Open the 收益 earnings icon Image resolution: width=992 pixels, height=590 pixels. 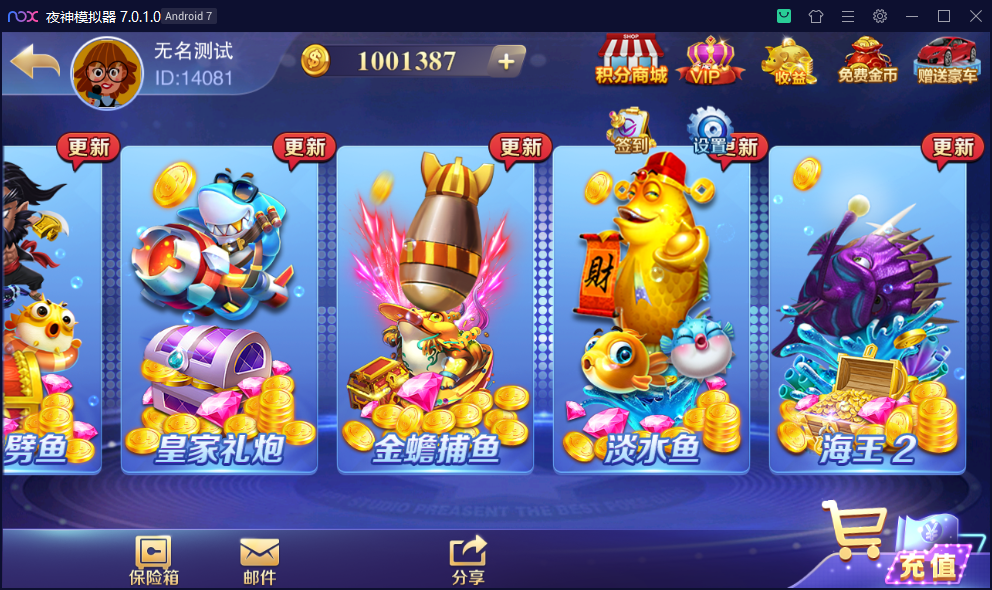pyautogui.click(x=789, y=61)
